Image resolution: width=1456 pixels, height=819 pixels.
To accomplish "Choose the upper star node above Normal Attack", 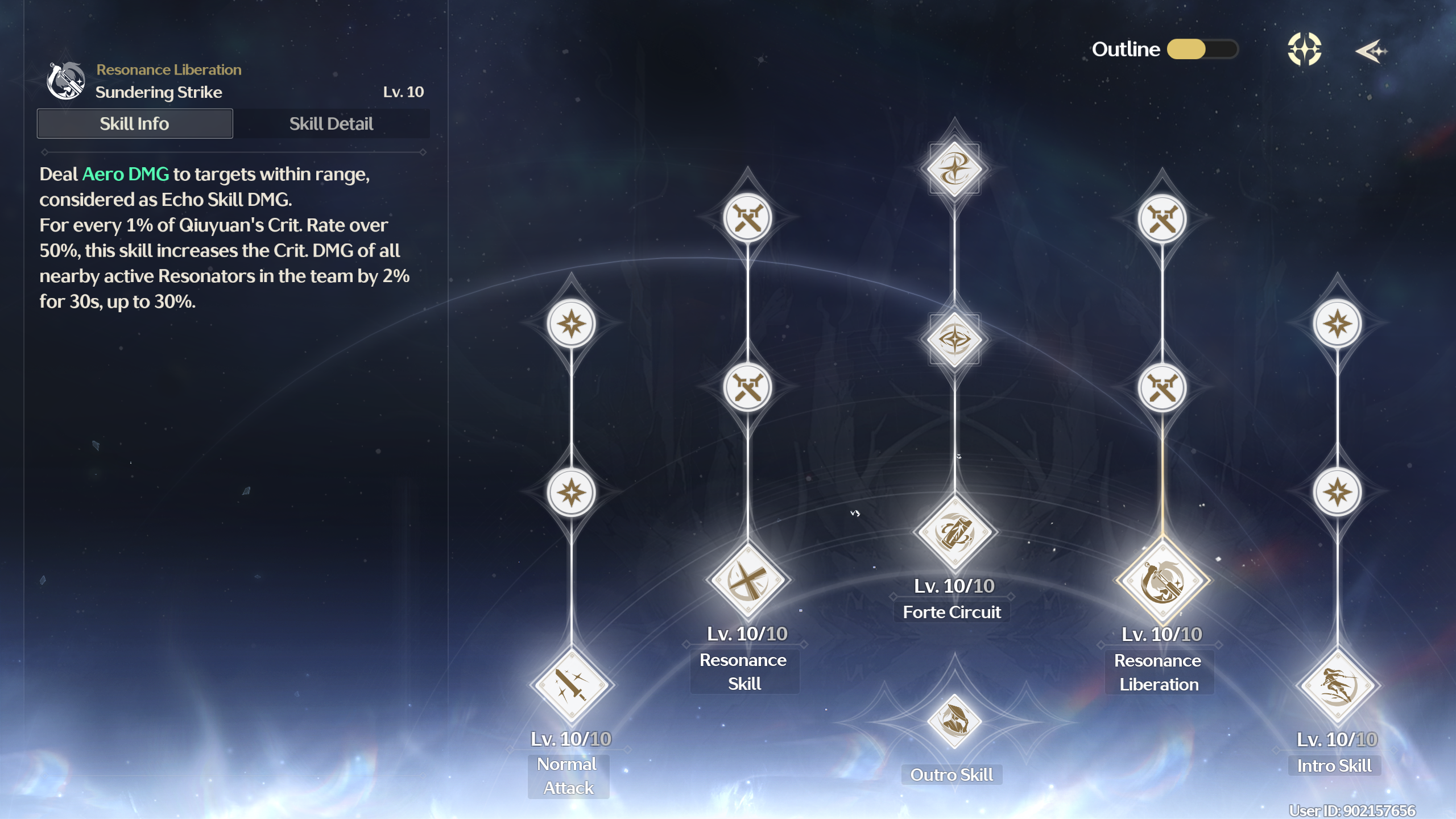I will pos(571,324).
